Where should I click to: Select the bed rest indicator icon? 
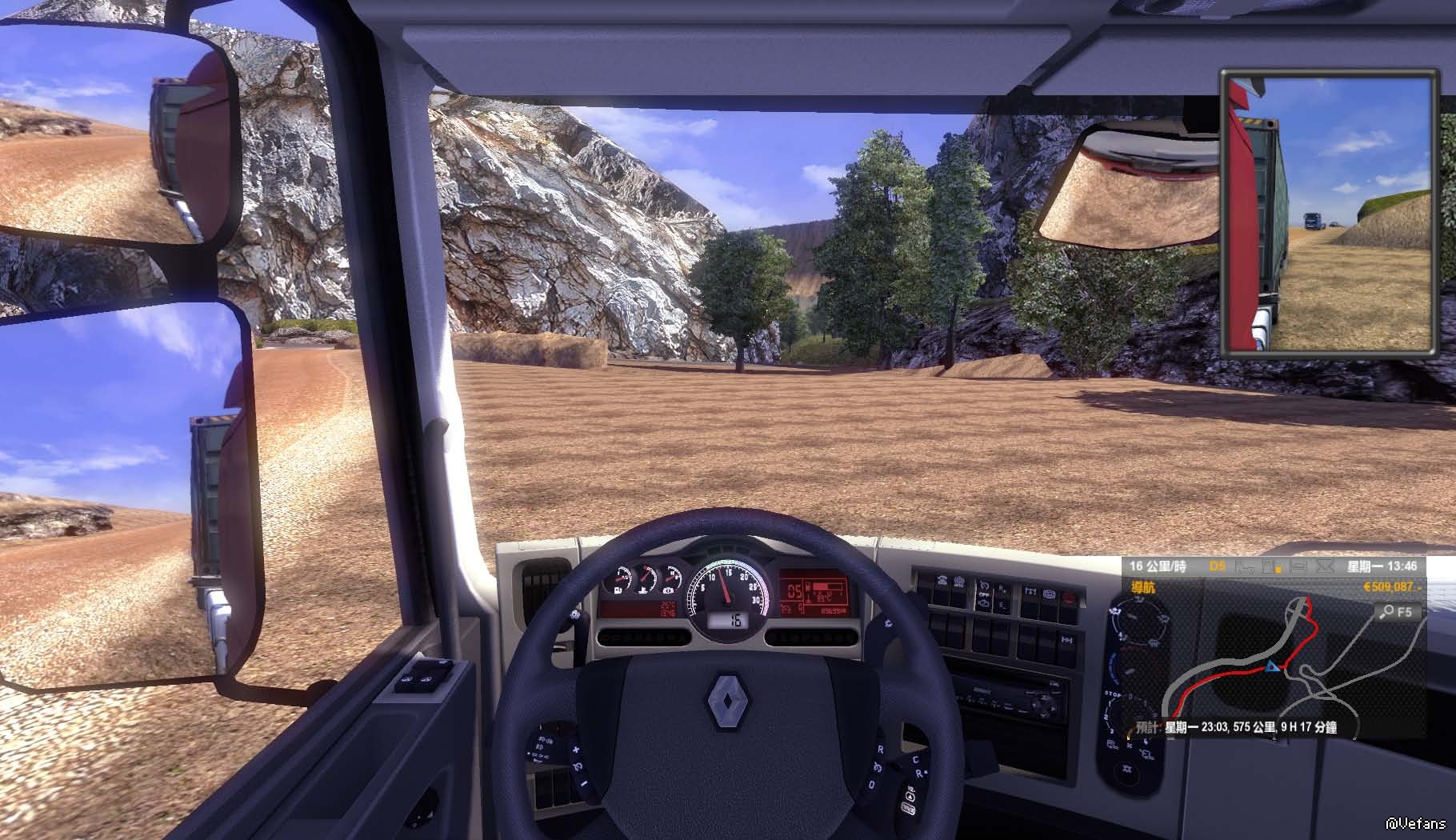[1299, 566]
